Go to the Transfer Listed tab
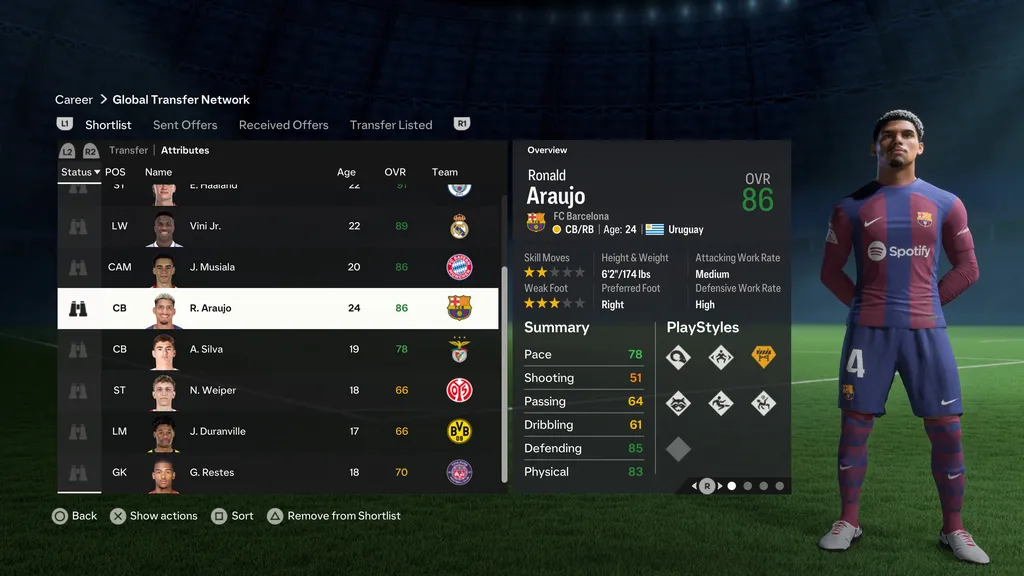The width and height of the screenshot is (1024, 576). [391, 125]
